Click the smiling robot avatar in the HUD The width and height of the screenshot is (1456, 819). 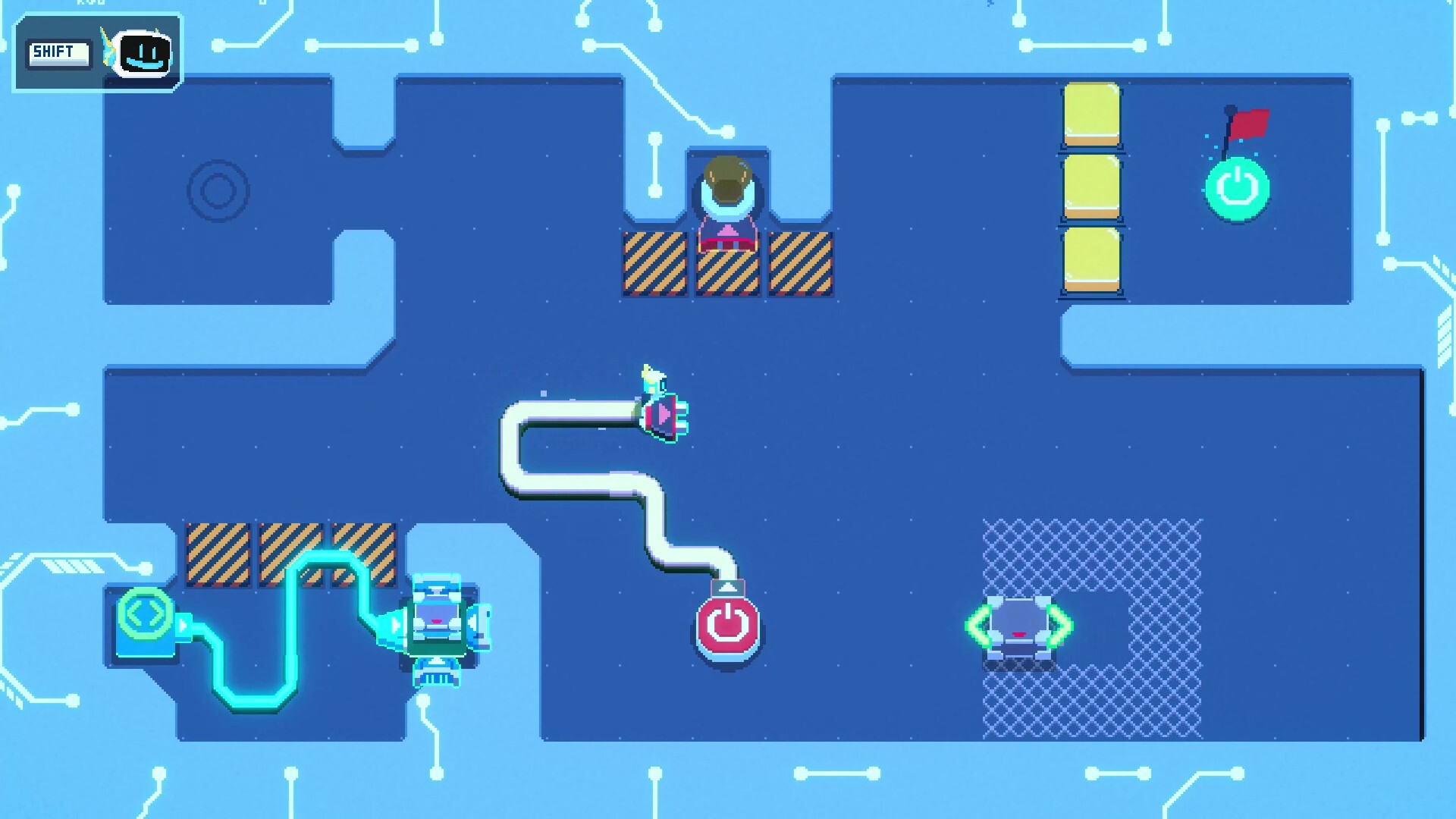pyautogui.click(x=144, y=55)
